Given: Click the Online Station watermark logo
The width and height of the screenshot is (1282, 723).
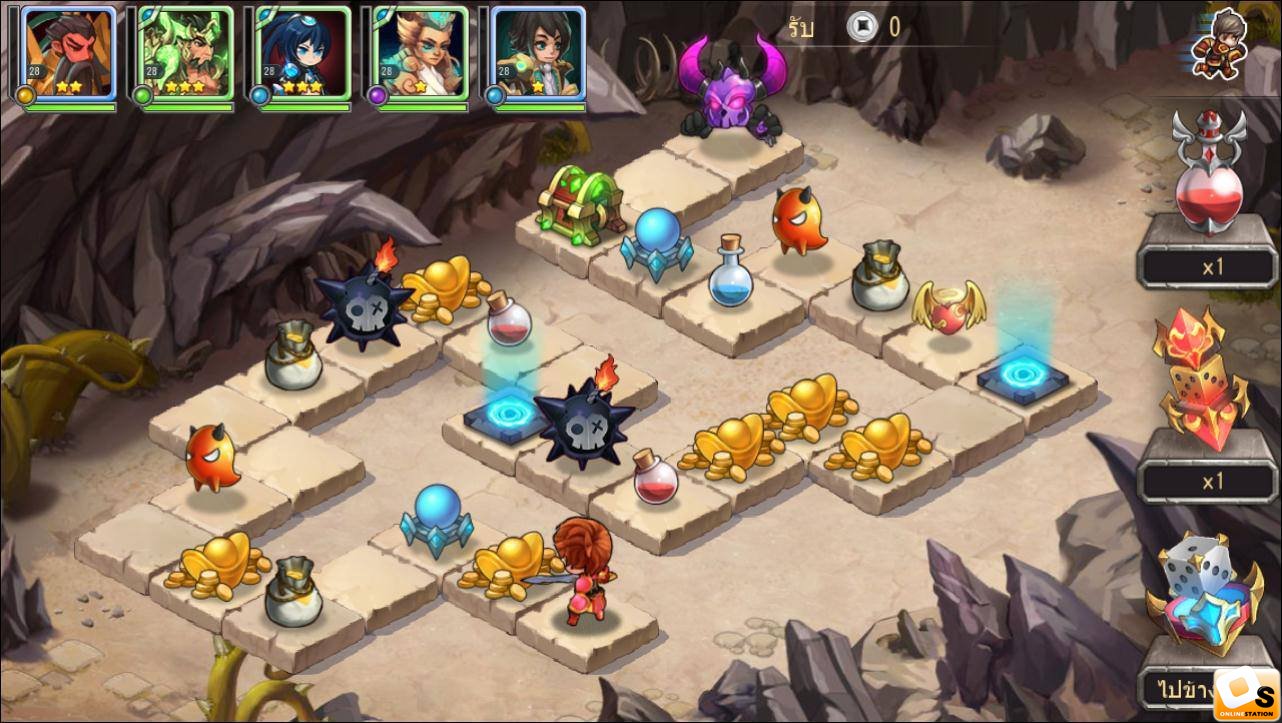Looking at the screenshot, I should click(x=1246, y=694).
